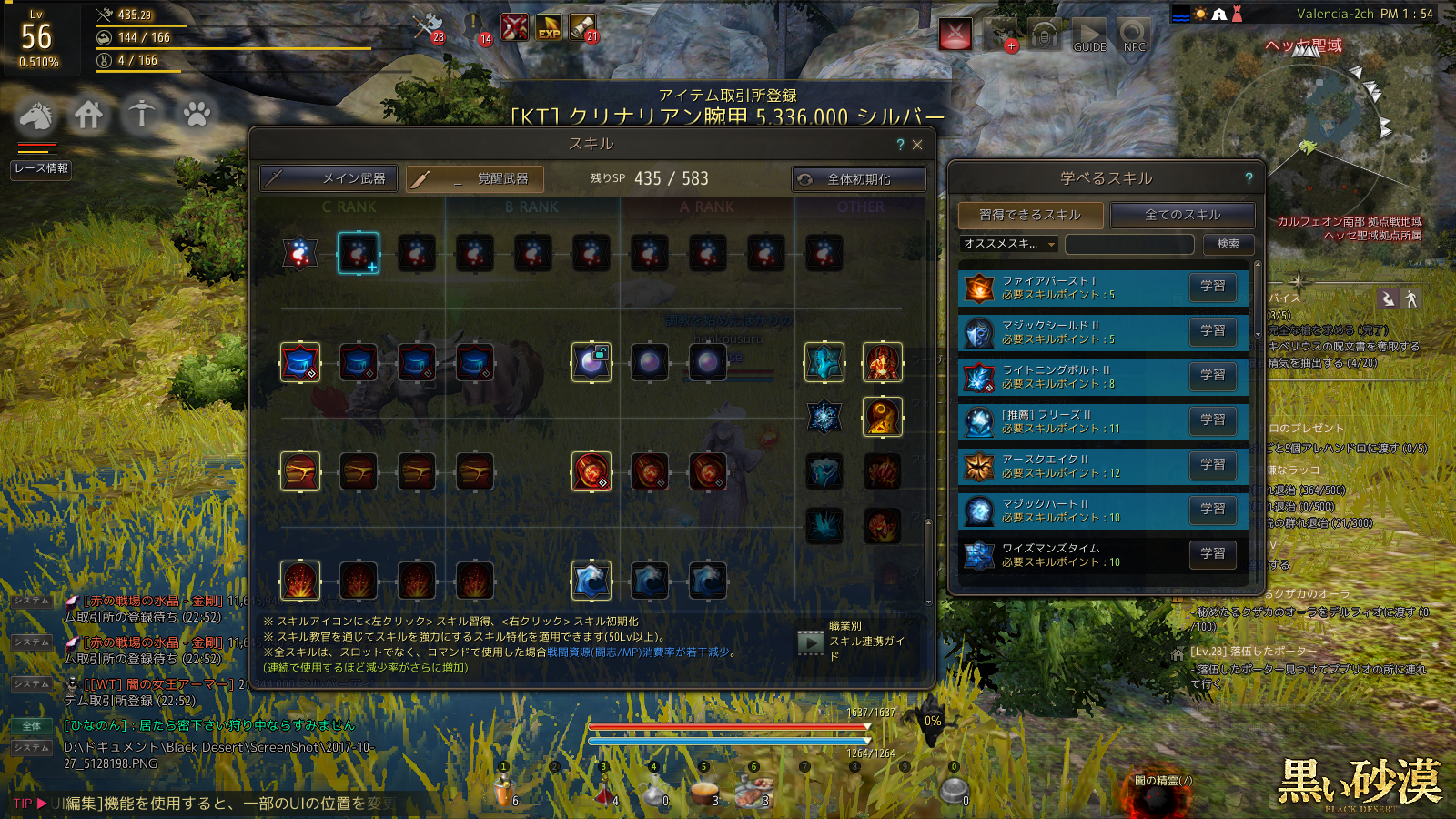1456x819 pixels.
Task: Click the 全体初期化 reset button
Action: [858, 179]
